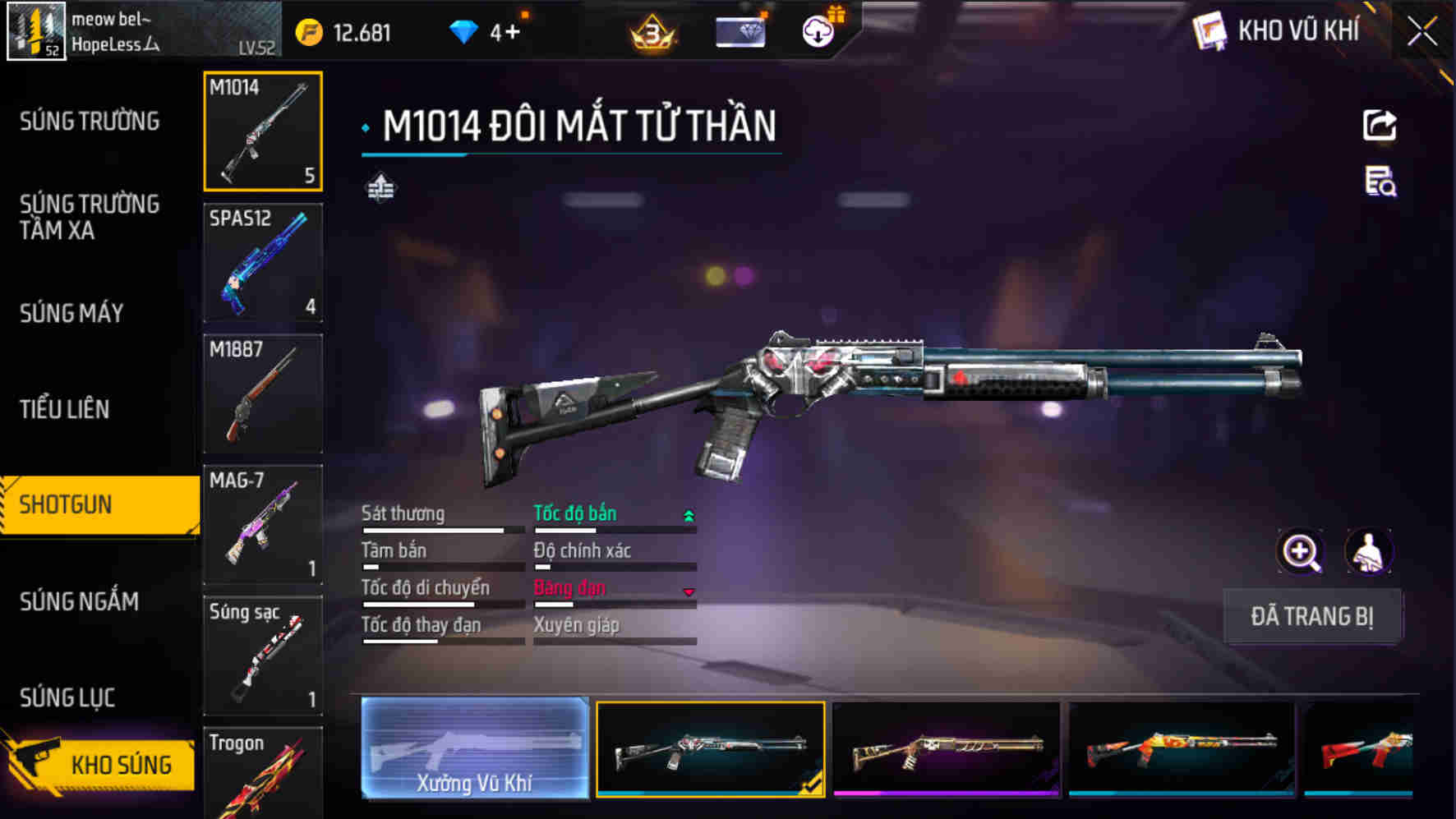Open the Súng Trường Tầm Xa category
Image resolution: width=1456 pixels, height=819 pixels.
[x=90, y=217]
